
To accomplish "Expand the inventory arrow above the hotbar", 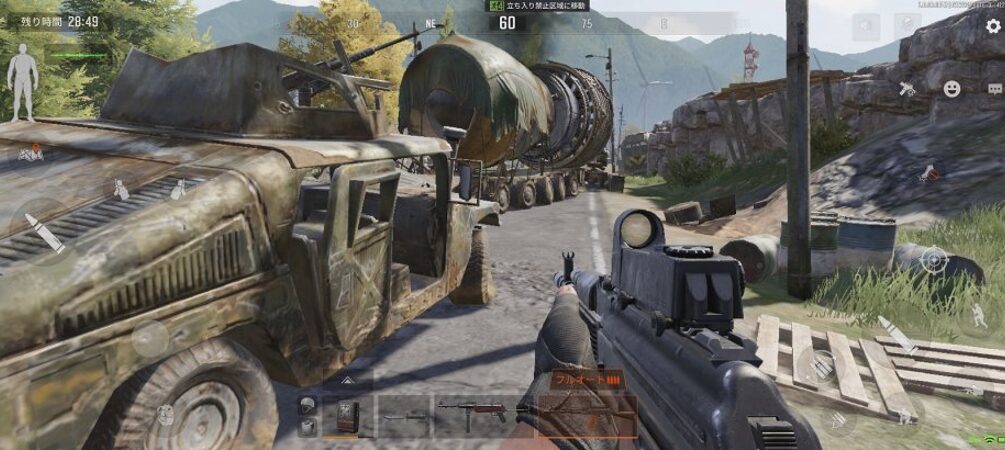I will [x=347, y=380].
